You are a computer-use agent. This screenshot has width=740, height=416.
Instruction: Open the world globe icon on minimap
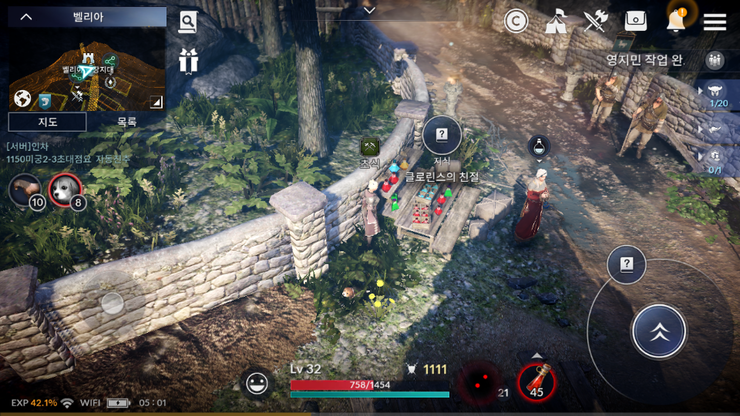pyautogui.click(x=21, y=98)
